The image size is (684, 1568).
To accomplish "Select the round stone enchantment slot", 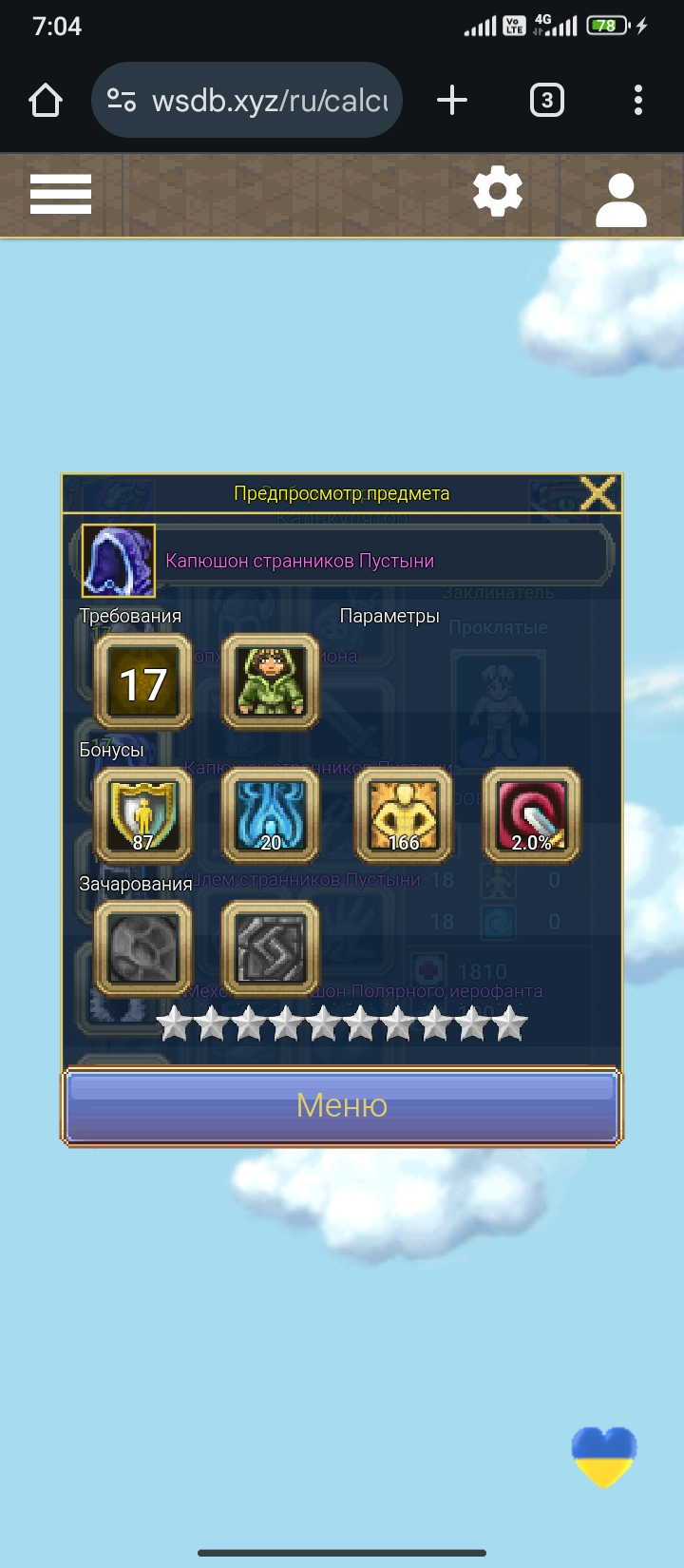I will click(x=142, y=948).
